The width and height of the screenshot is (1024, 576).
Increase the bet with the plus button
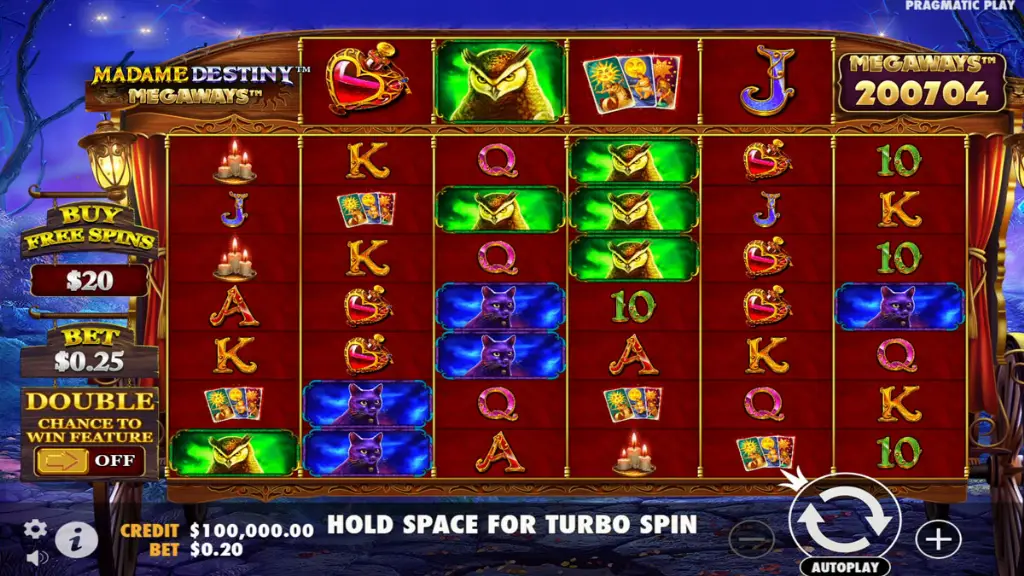point(937,540)
